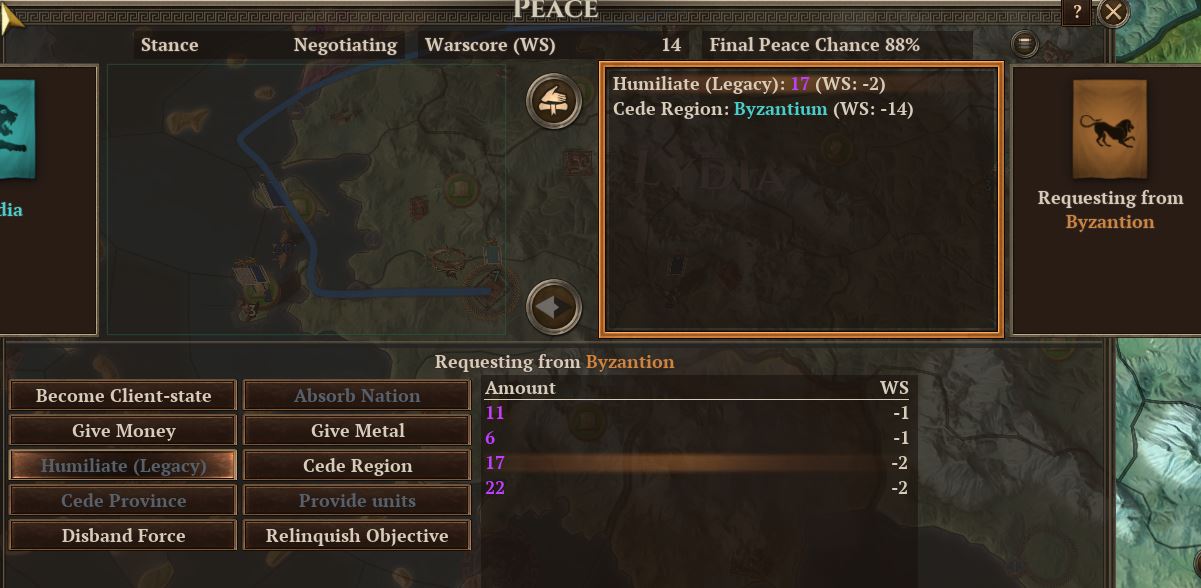1201x588 pixels.
Task: Select the Cede Region: Byzantium treaty term
Action: (x=762, y=109)
